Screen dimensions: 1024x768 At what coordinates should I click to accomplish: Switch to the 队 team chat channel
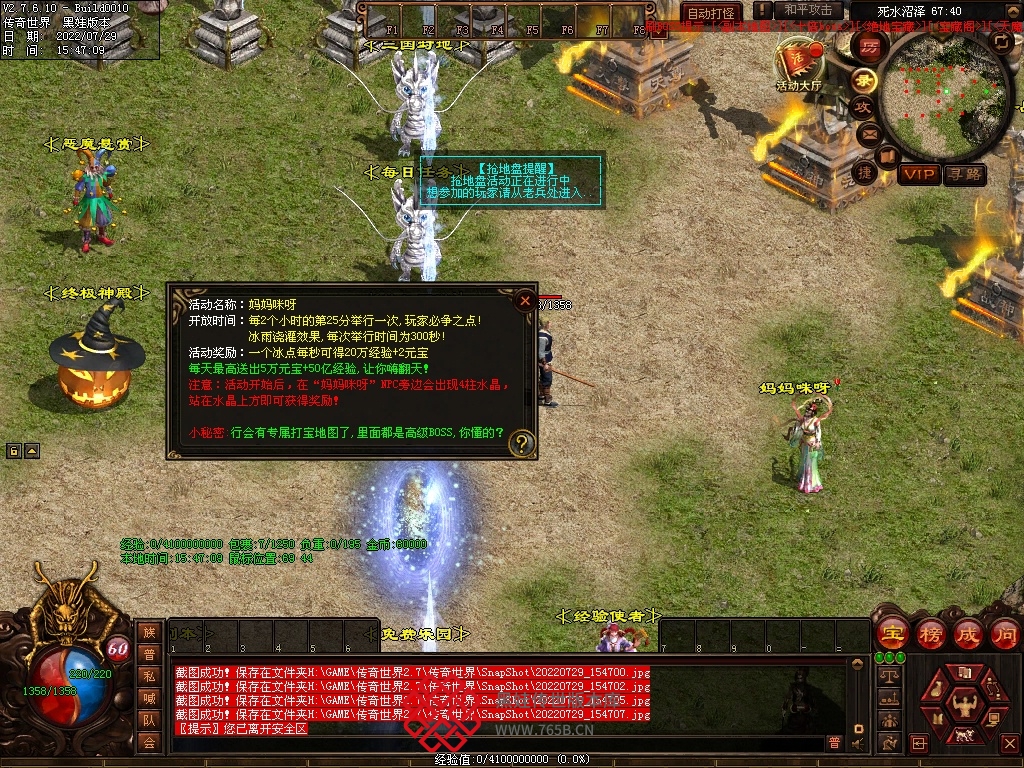pyautogui.click(x=149, y=720)
